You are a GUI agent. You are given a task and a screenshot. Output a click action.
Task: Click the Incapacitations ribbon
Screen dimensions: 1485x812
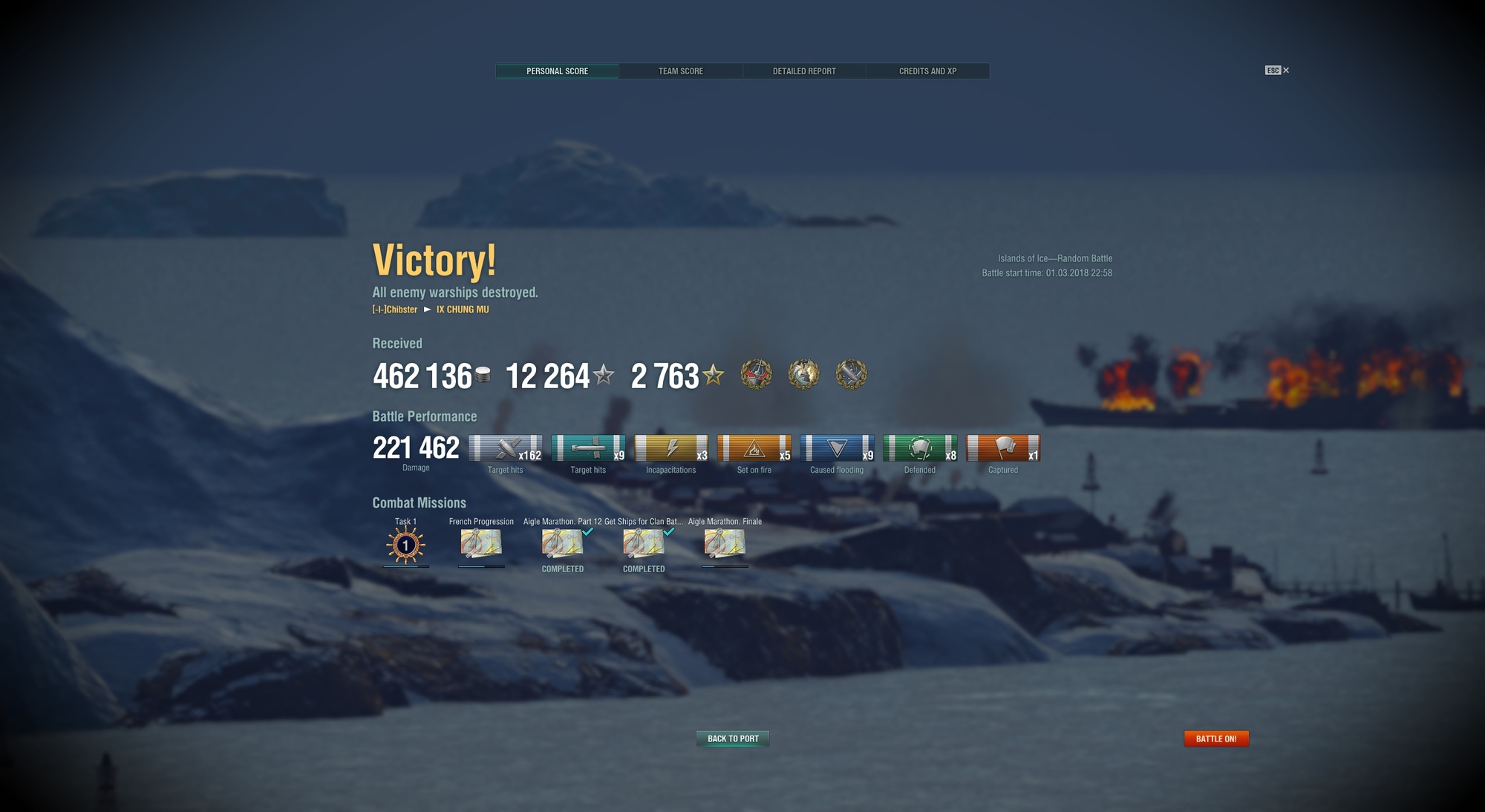pyautogui.click(x=670, y=449)
